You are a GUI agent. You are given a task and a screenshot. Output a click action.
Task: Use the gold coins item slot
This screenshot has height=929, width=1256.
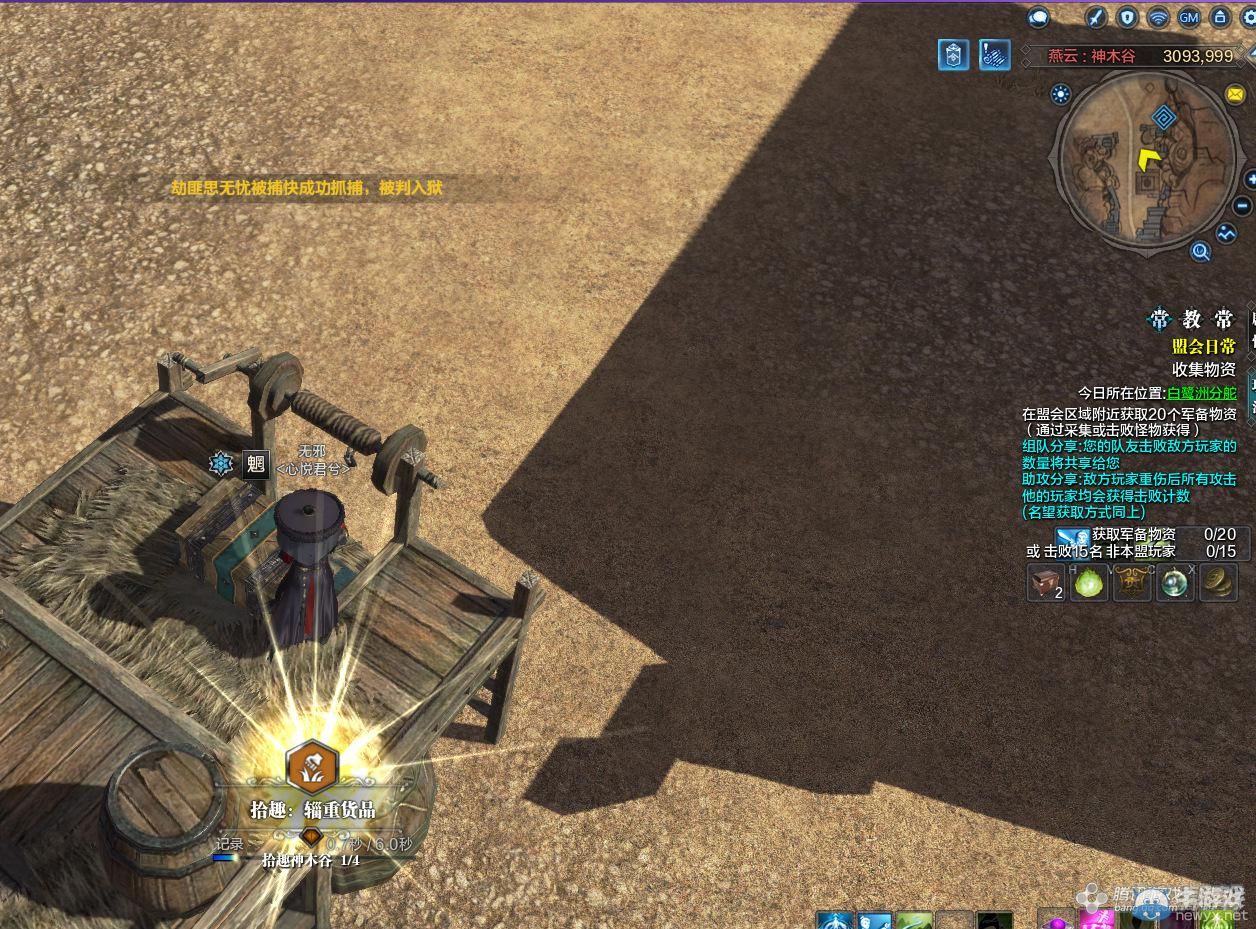click(1217, 582)
